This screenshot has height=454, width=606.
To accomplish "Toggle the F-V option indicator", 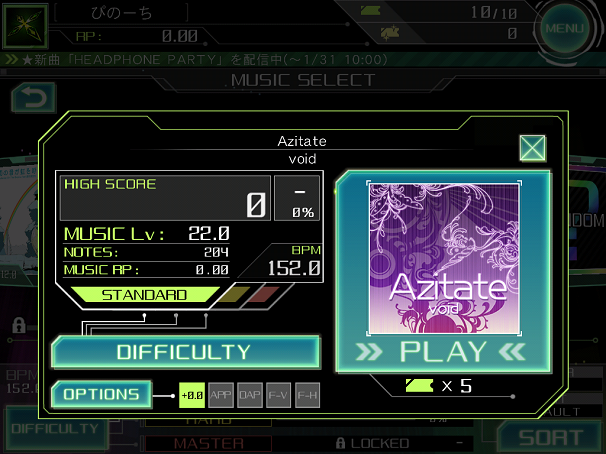I will coord(279,395).
